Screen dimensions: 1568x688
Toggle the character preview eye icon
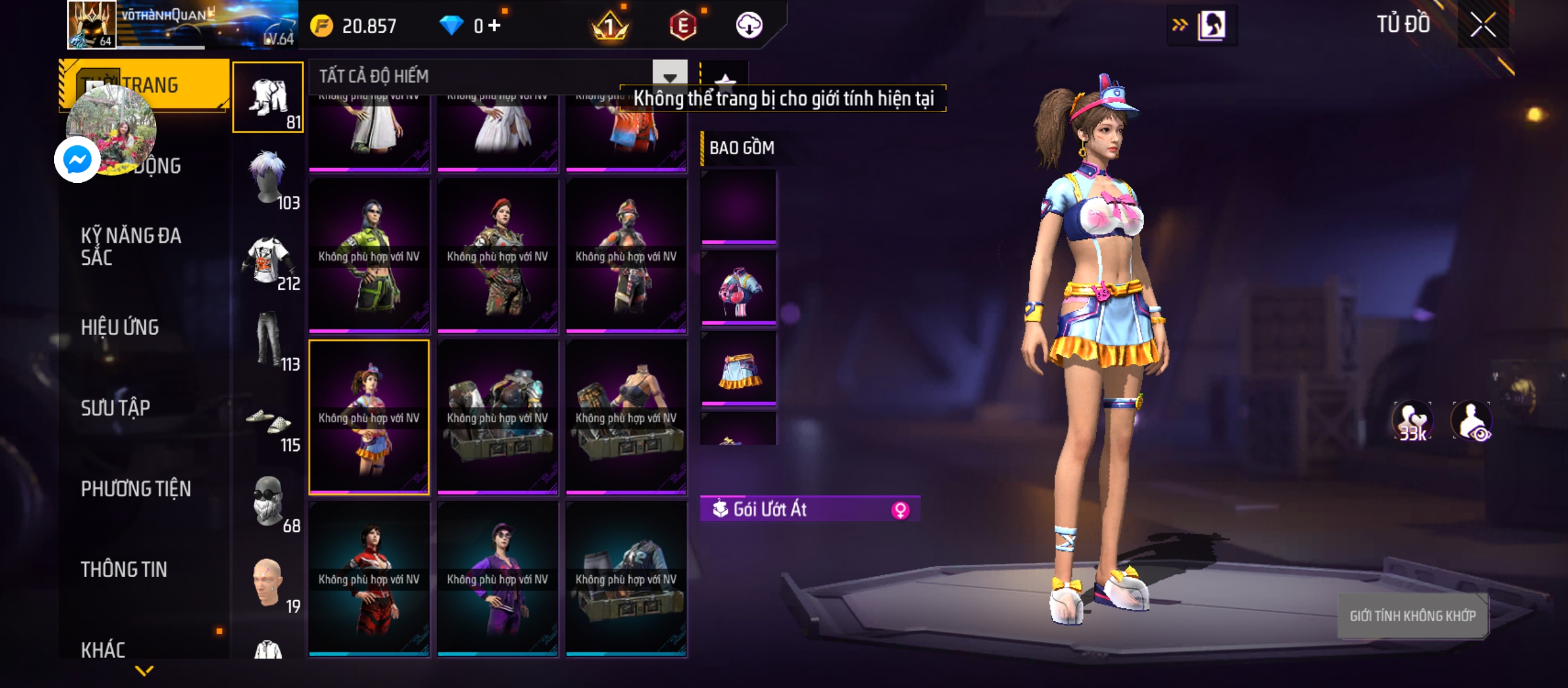(x=1471, y=422)
